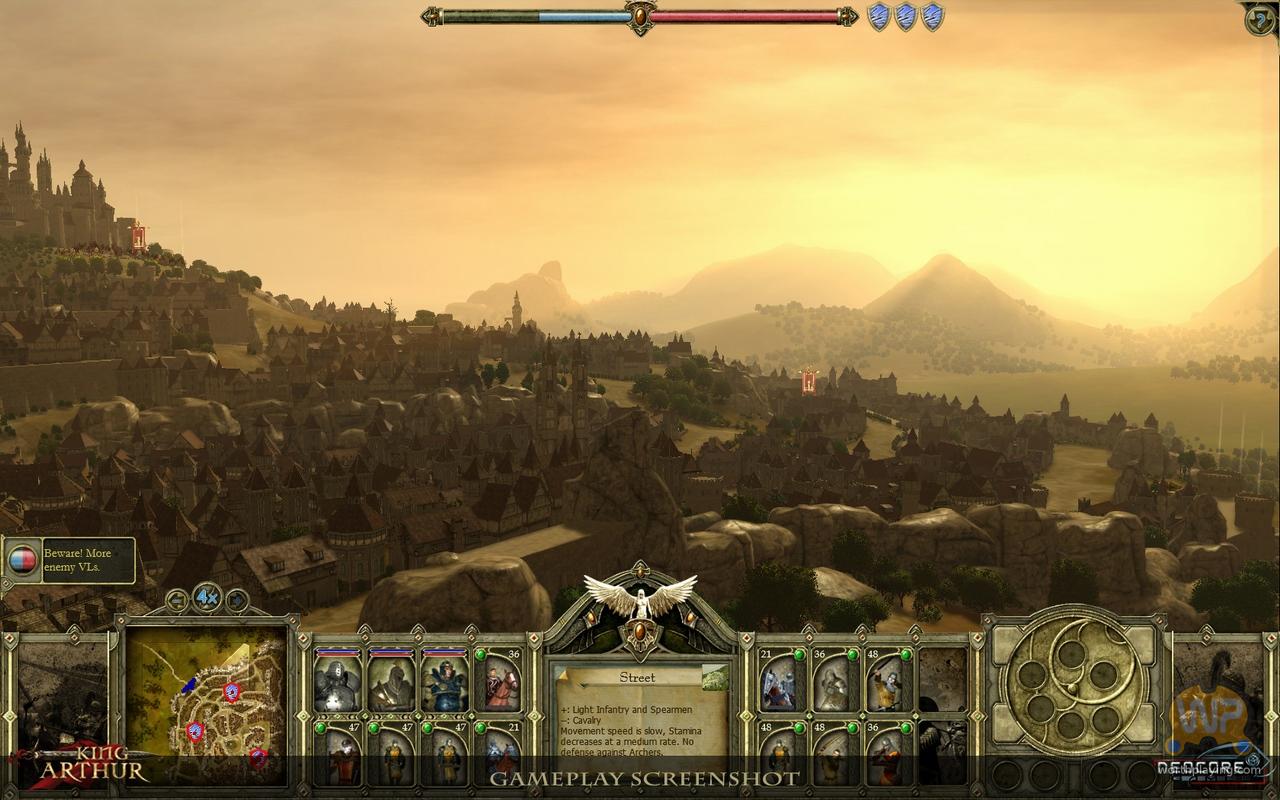
Task: Select the cavalry unit card numbered 36
Action: 499,680
